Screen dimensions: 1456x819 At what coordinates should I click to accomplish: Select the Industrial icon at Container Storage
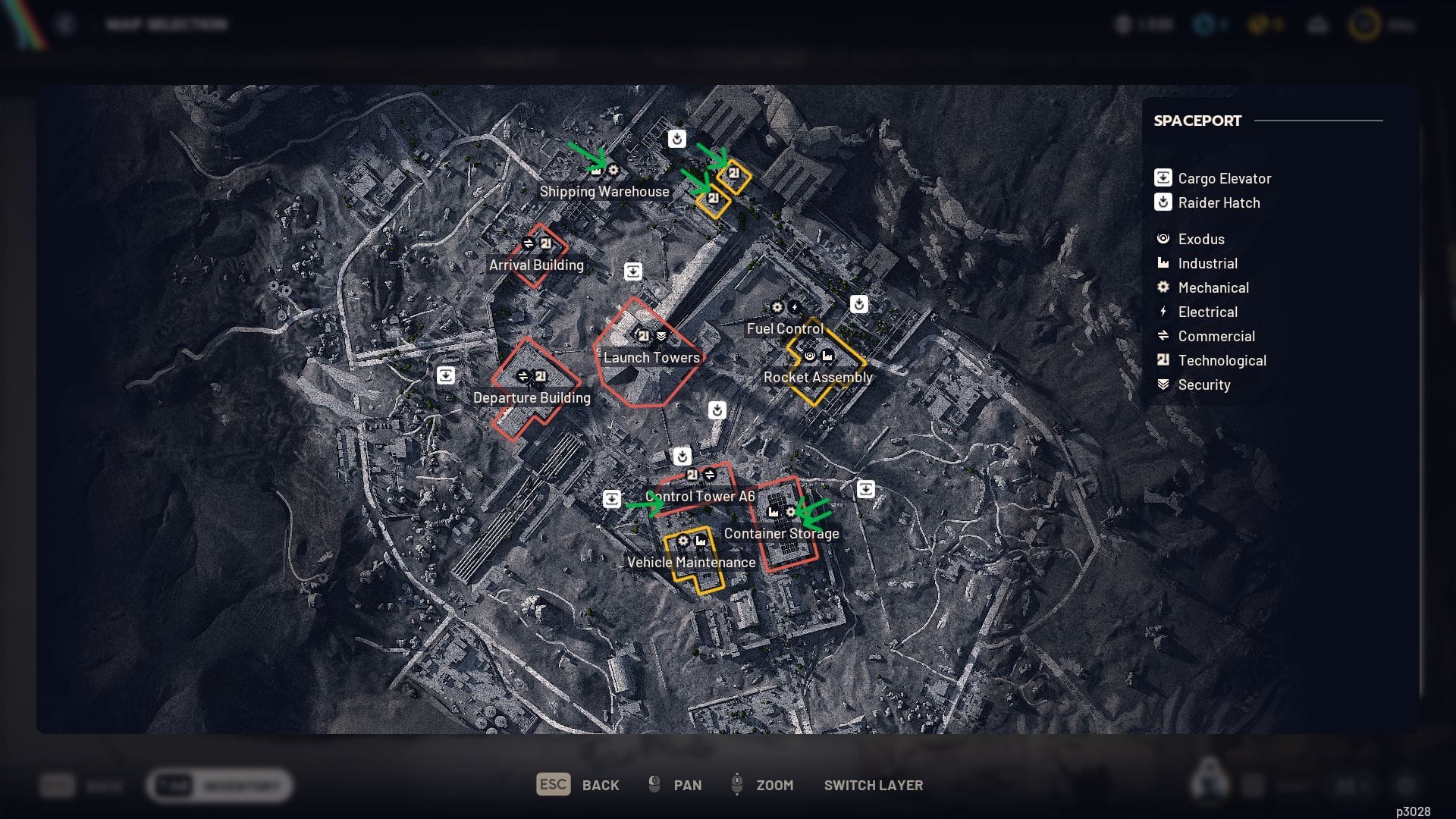773,513
